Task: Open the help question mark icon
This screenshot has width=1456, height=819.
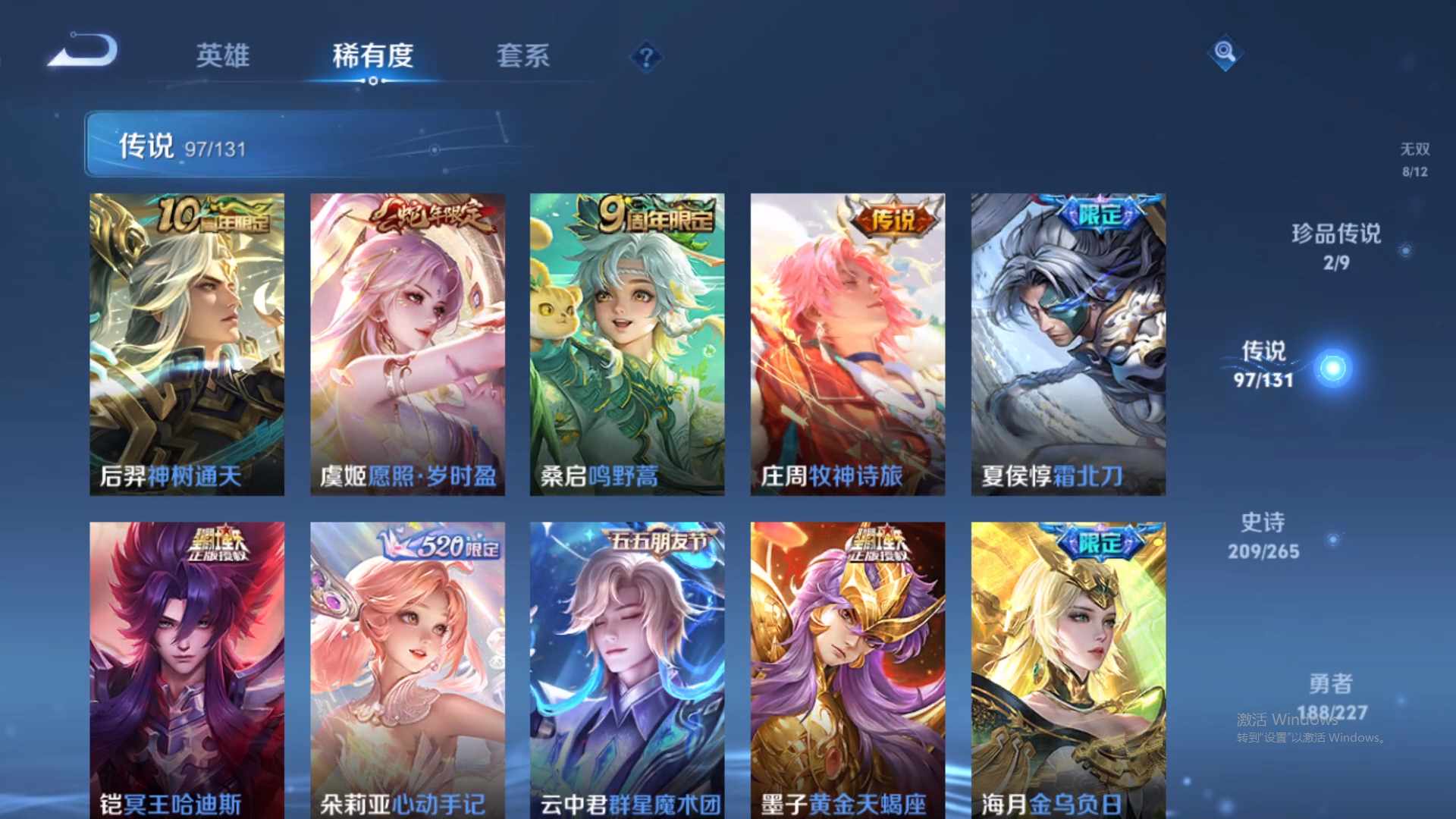Action: [645, 56]
